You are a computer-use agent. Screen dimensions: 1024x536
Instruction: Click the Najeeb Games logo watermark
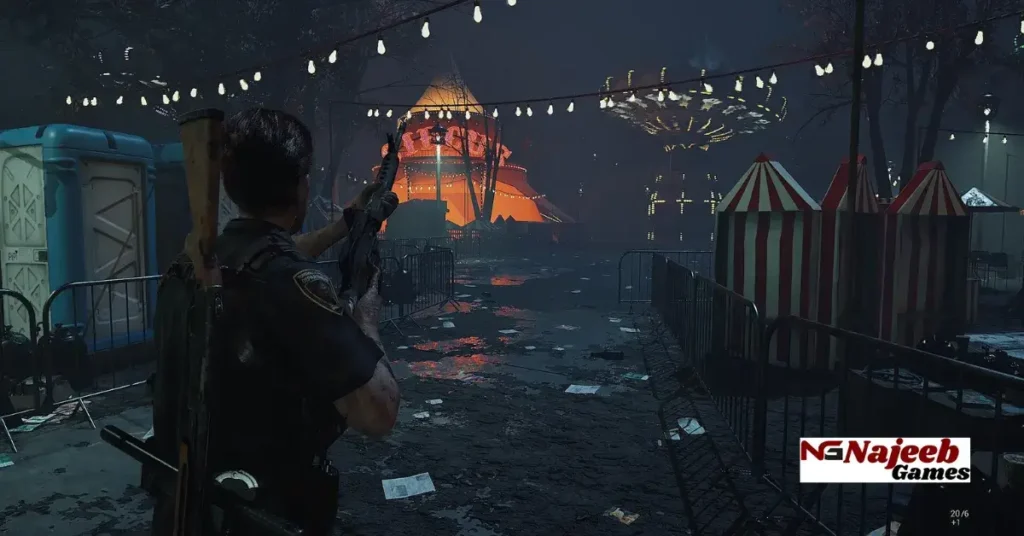(884, 459)
